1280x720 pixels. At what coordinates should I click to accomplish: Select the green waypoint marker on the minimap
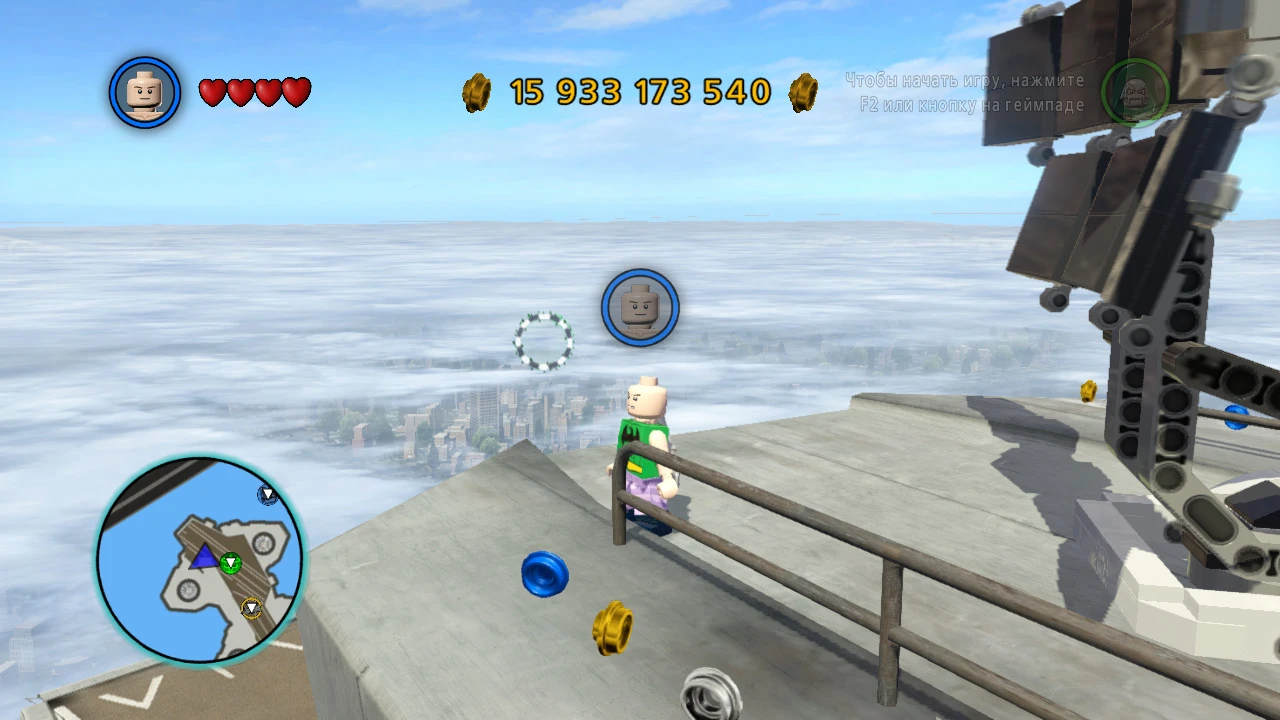[231, 562]
